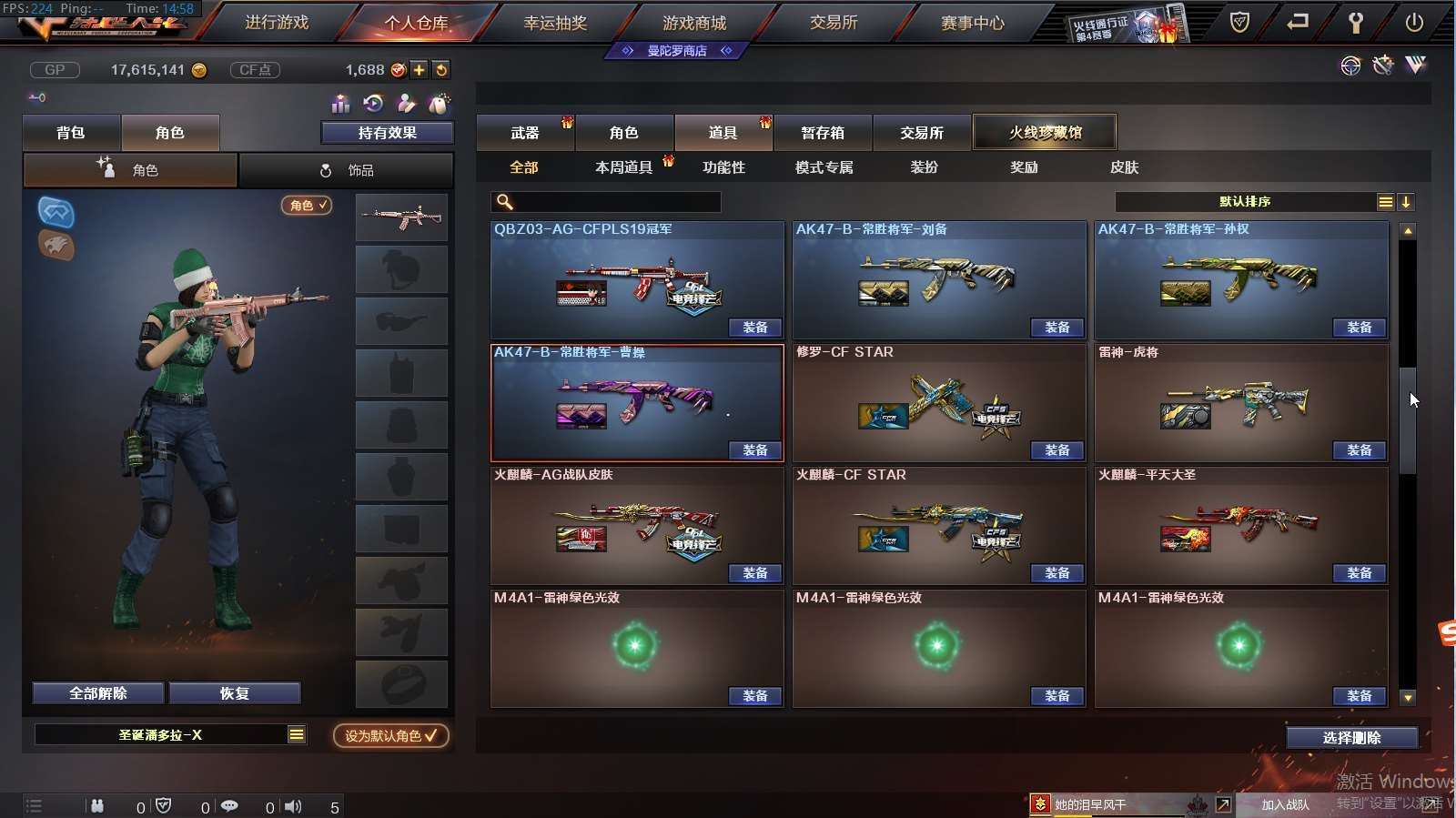Open the crosshair settings icon at top right

[1349, 66]
